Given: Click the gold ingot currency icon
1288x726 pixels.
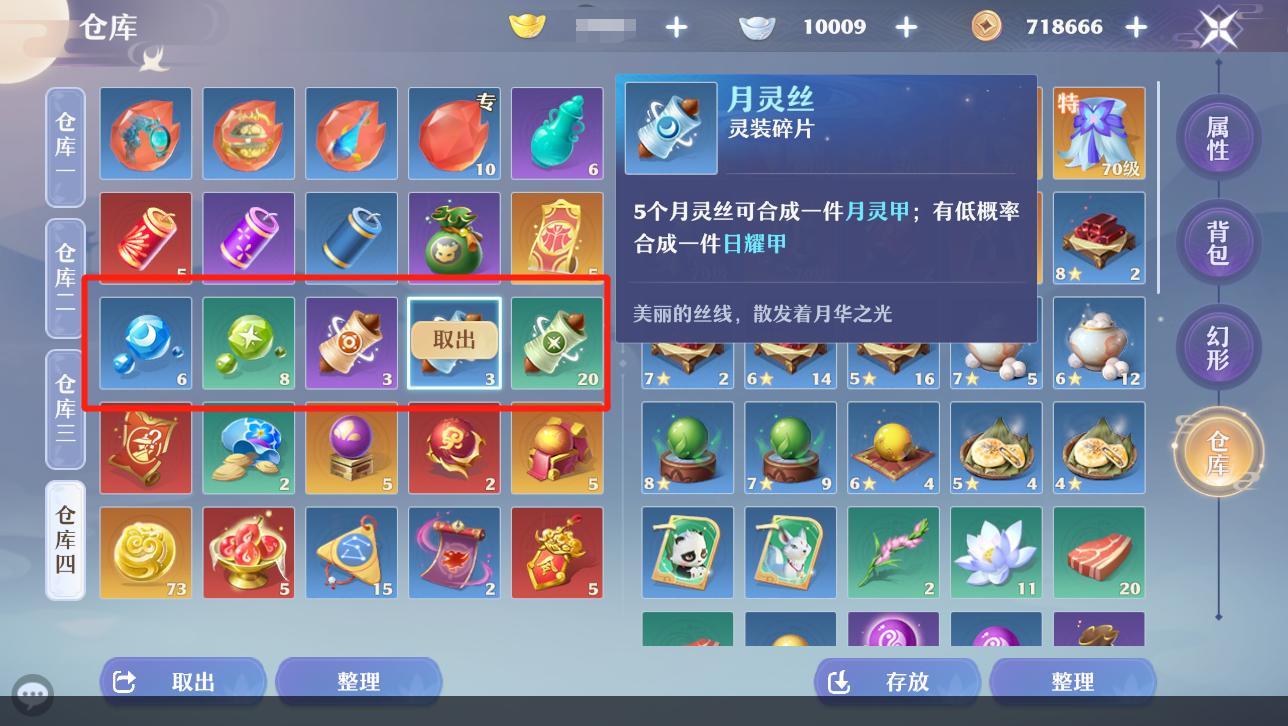Looking at the screenshot, I should [x=528, y=27].
